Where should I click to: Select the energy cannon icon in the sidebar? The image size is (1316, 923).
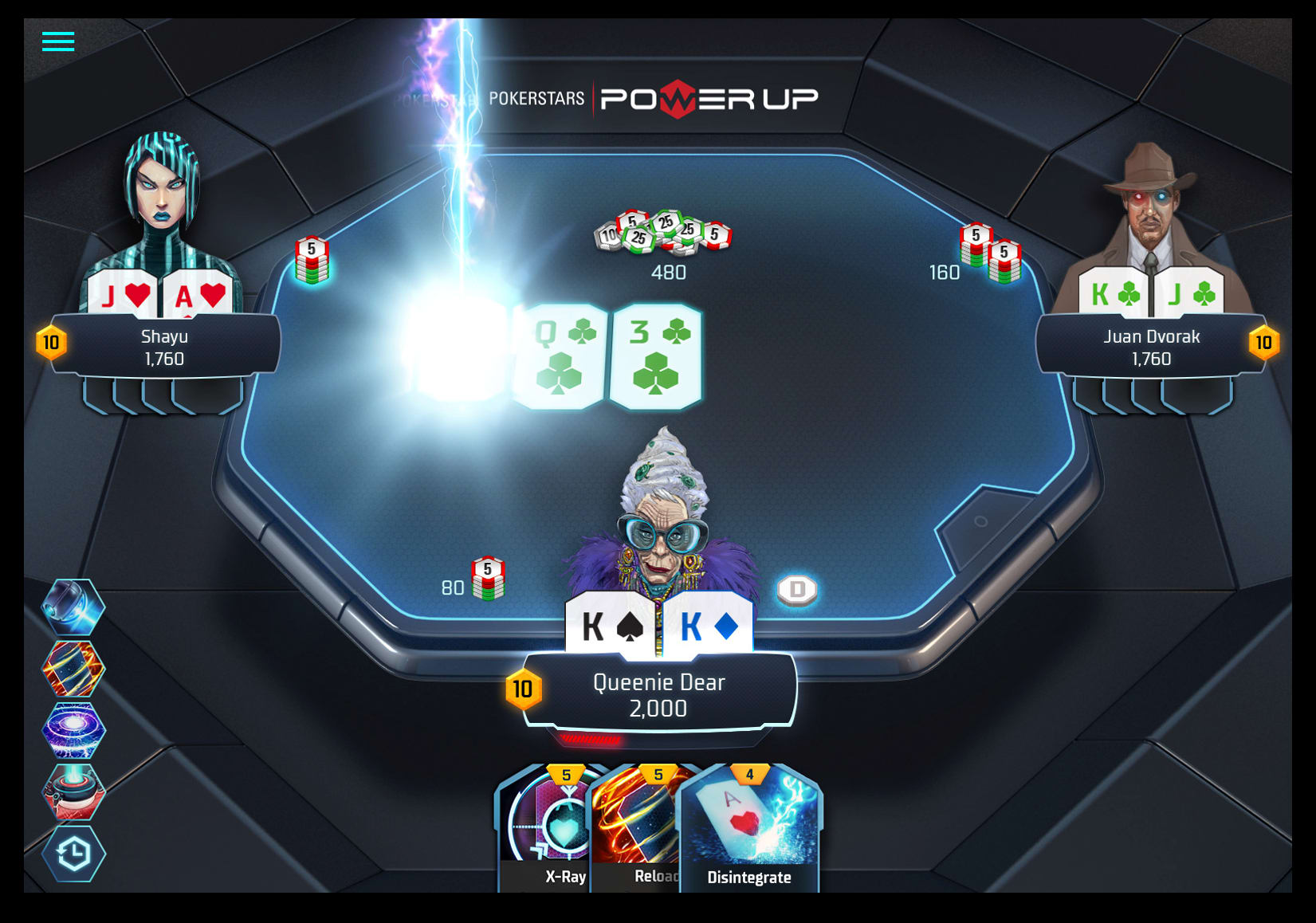coord(73,791)
